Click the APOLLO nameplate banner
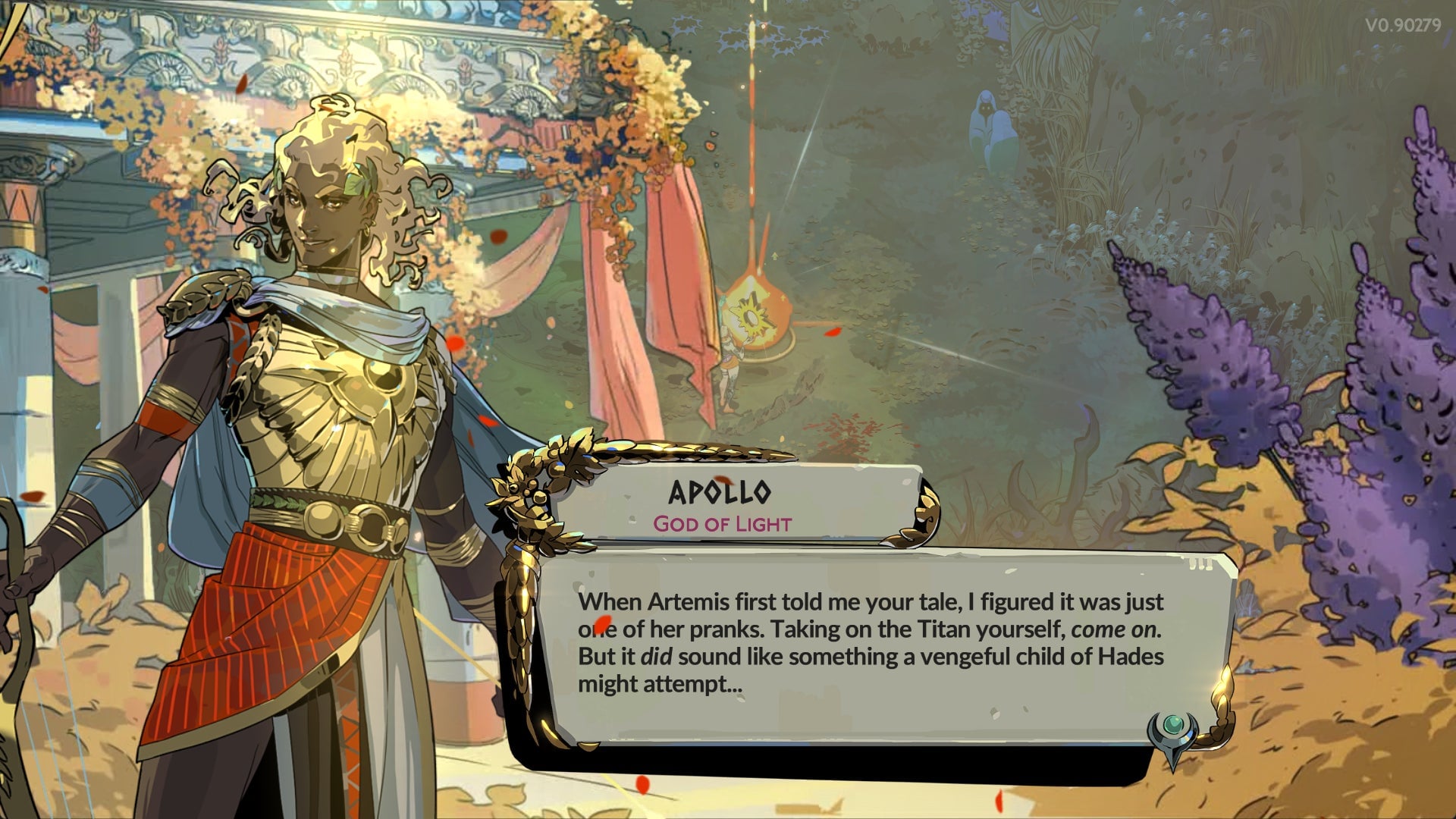 (x=720, y=493)
